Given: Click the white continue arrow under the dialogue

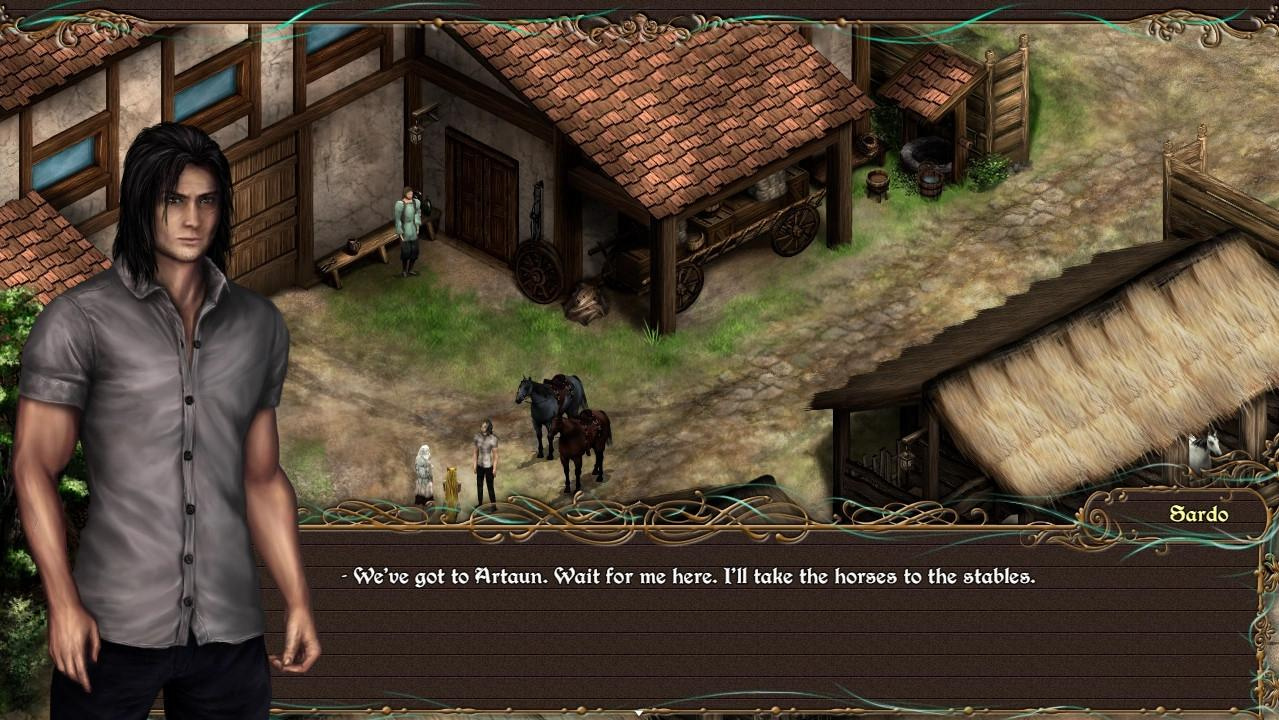Looking at the screenshot, I should pyautogui.click(x=639, y=713).
